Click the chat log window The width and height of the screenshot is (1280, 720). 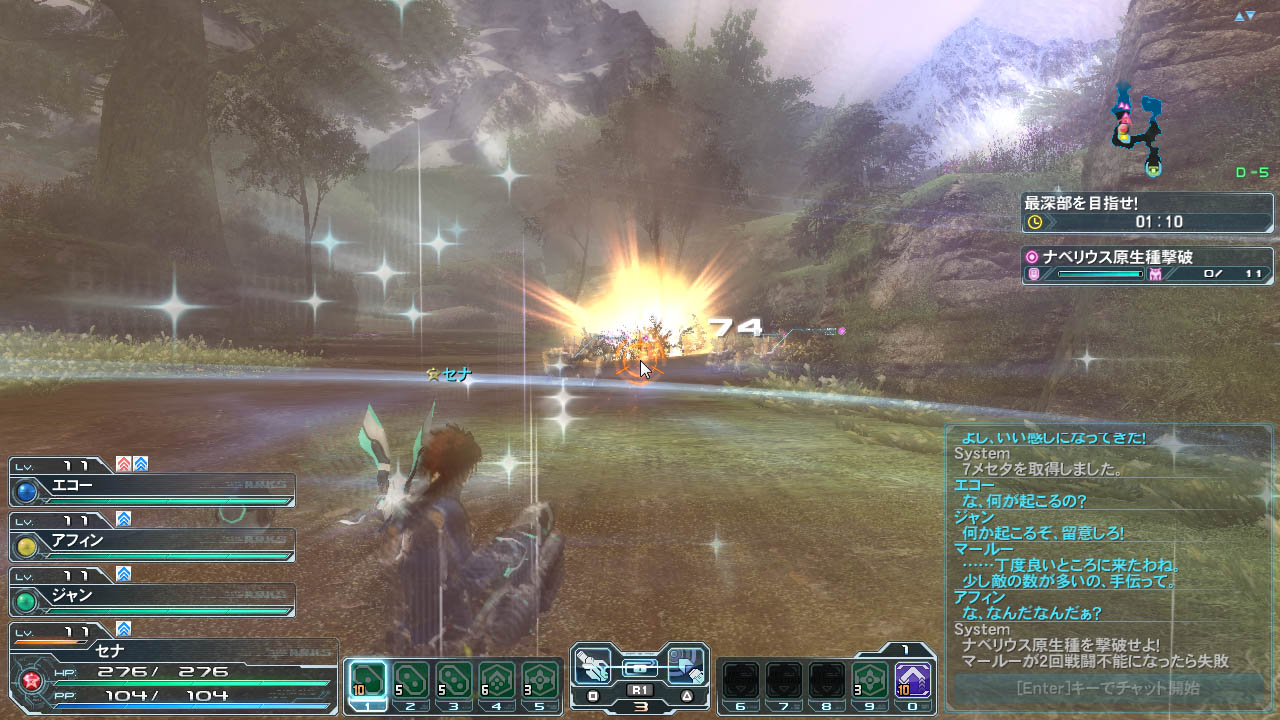pos(1107,548)
